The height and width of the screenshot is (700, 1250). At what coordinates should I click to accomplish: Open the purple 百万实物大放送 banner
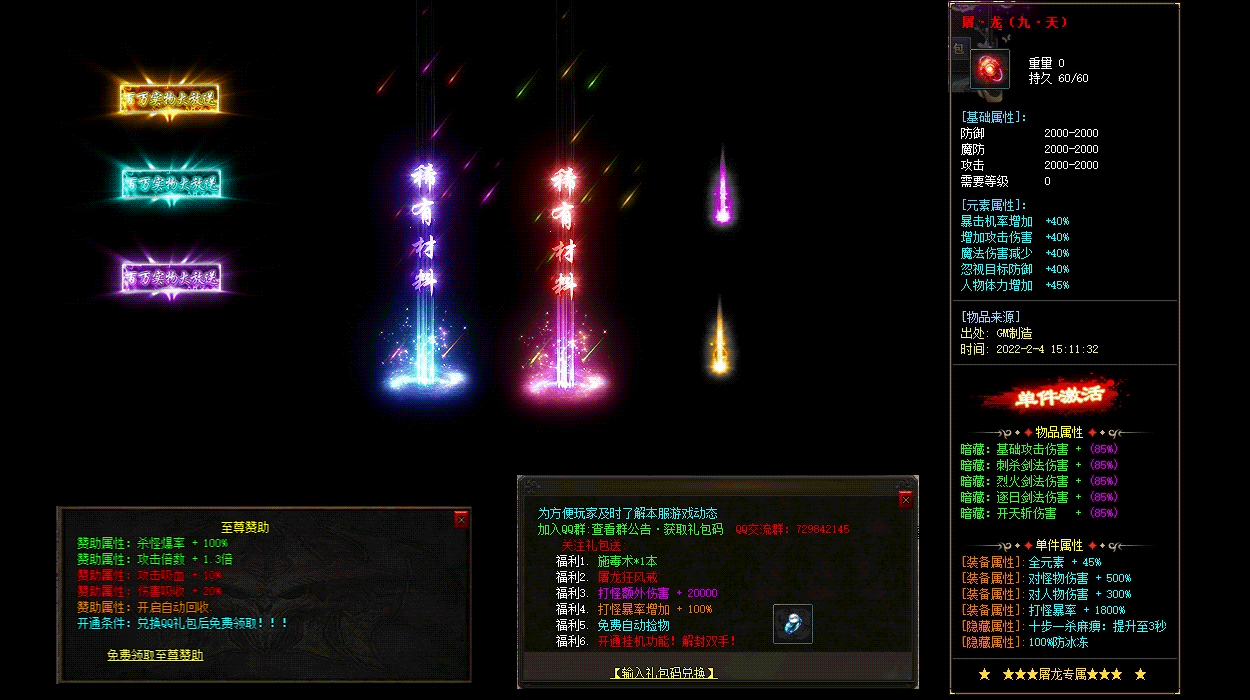169,275
